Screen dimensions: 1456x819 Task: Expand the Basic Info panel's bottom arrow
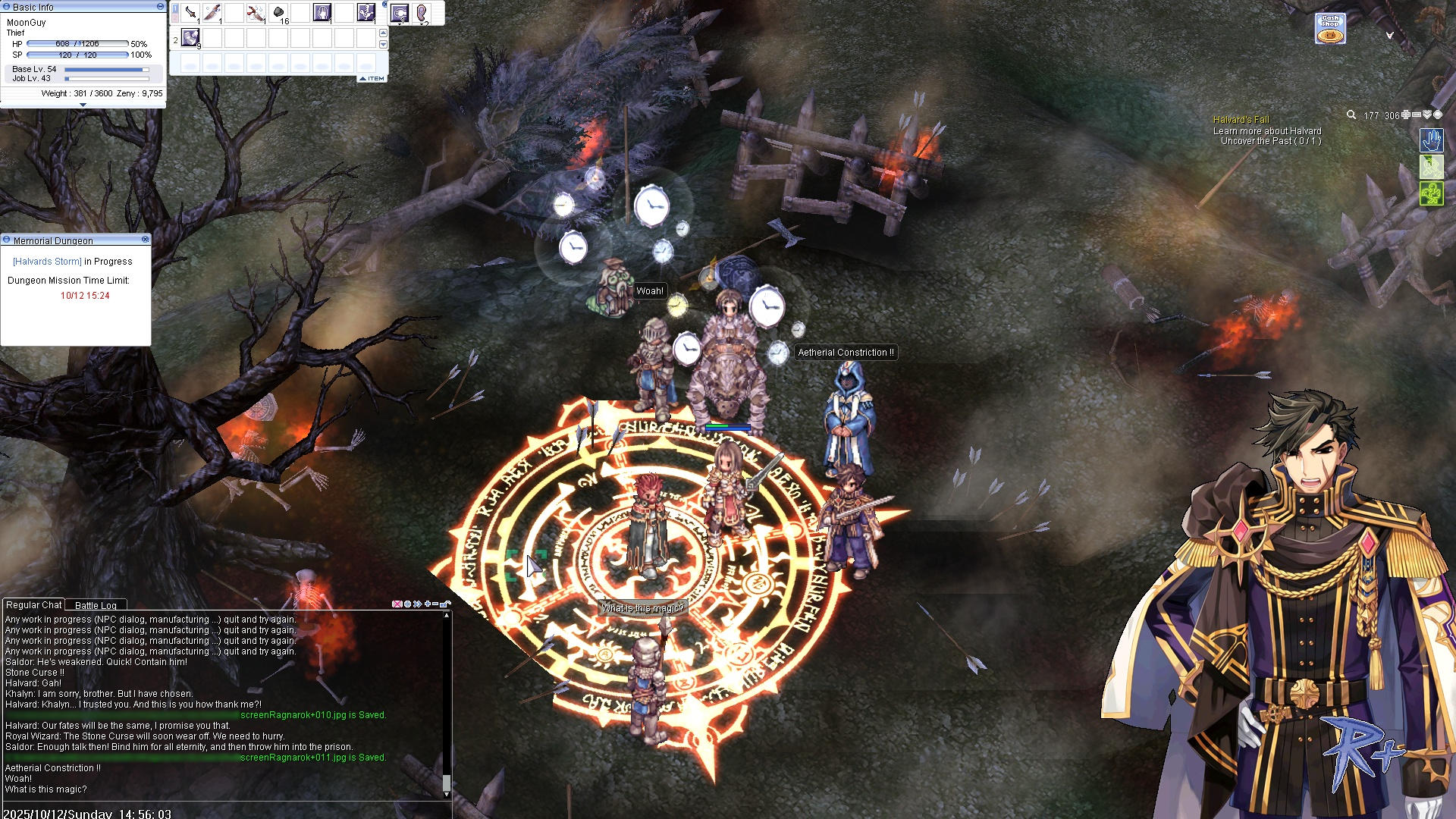83,105
